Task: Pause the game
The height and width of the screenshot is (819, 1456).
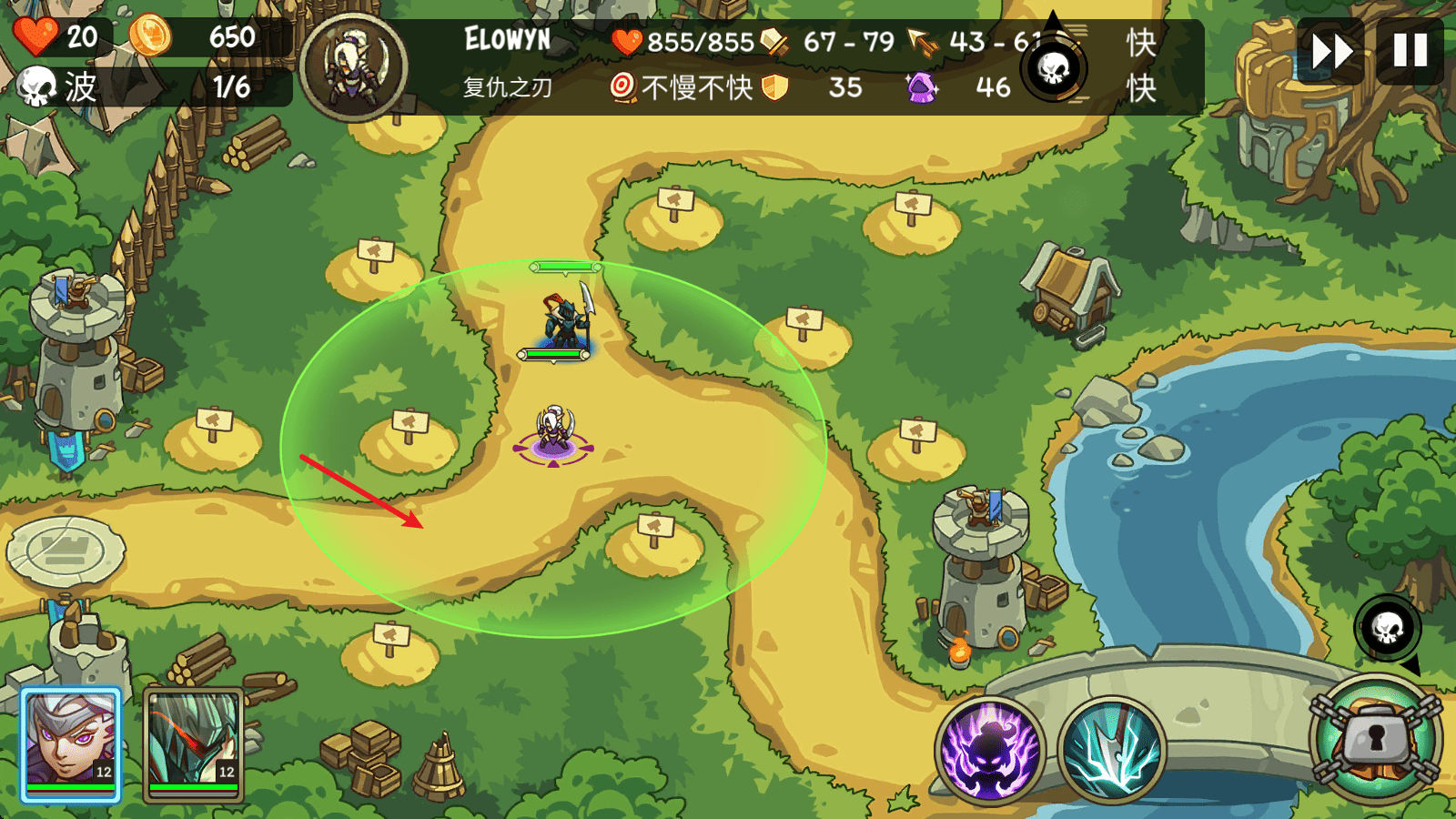Action: [x=1410, y=51]
